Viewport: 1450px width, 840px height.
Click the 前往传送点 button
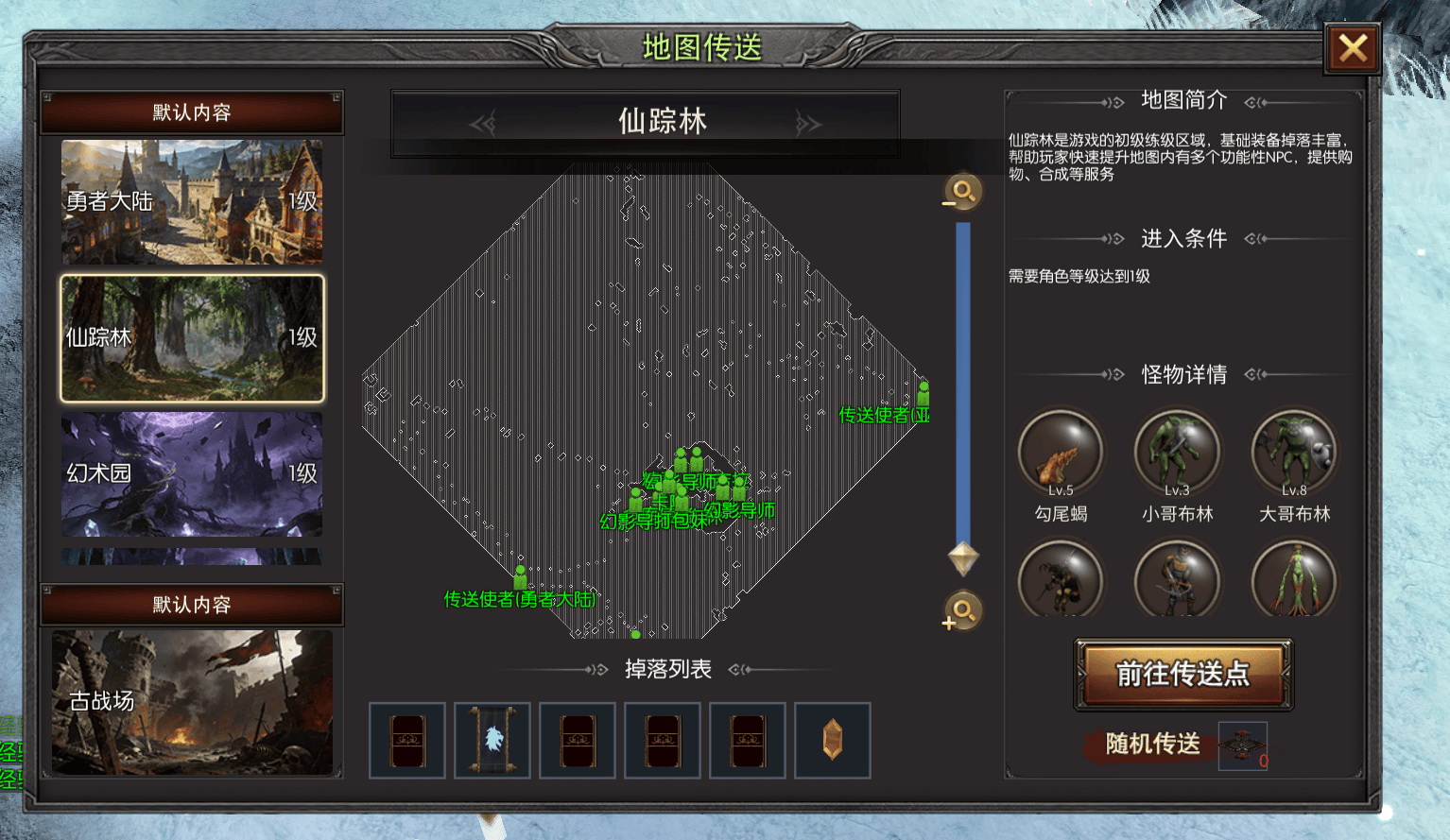(1182, 674)
